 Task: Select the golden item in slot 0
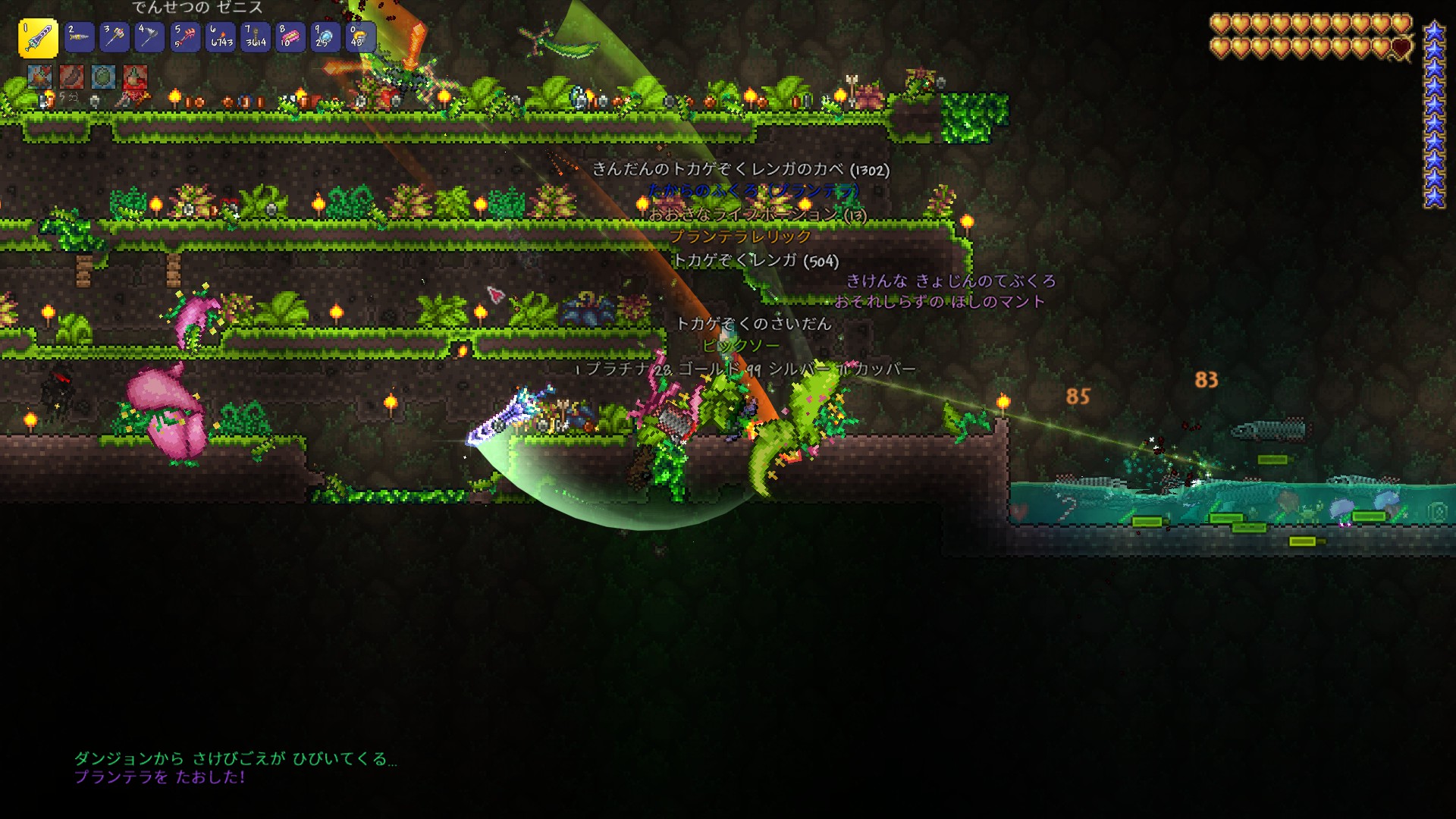tap(360, 37)
